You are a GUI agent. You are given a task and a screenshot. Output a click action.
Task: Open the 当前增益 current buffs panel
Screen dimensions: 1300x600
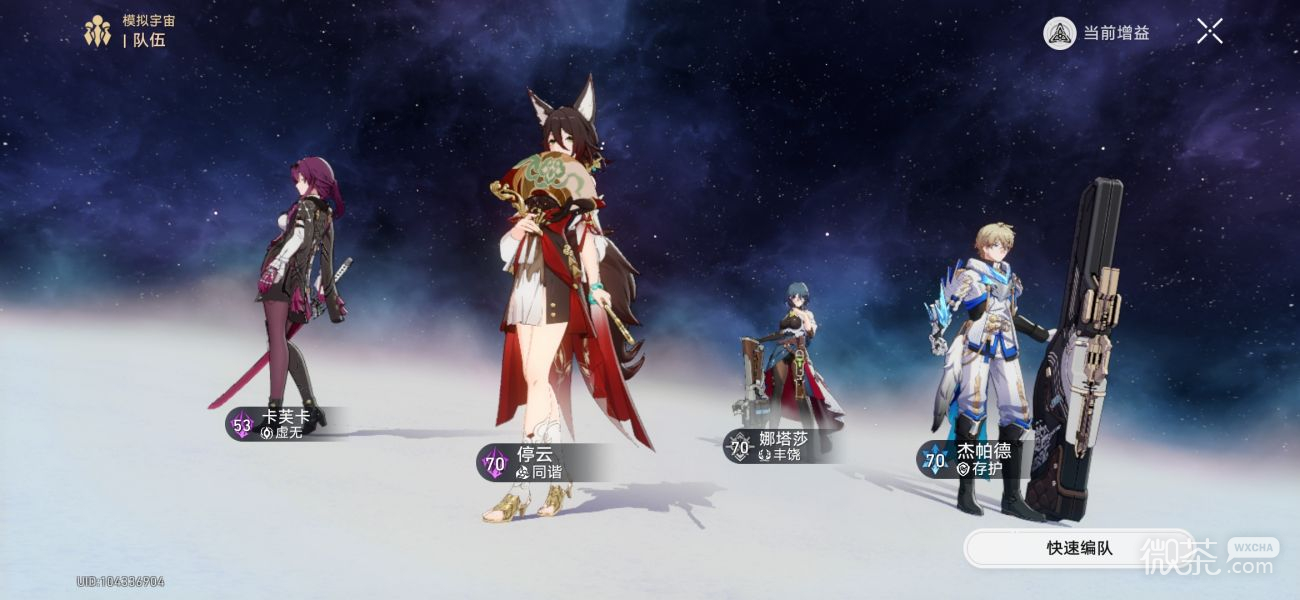[x=1097, y=33]
